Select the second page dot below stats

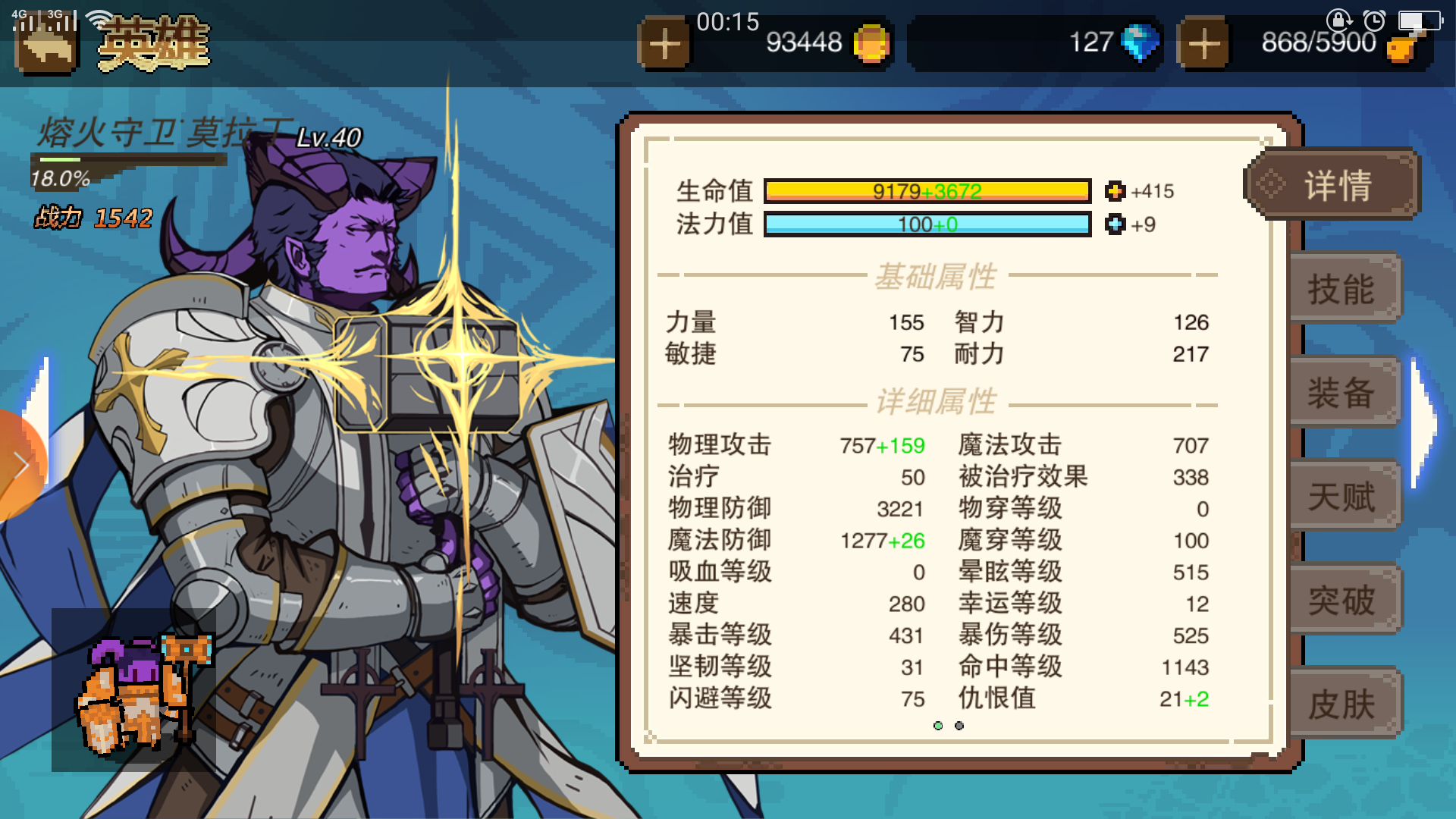coord(959,726)
